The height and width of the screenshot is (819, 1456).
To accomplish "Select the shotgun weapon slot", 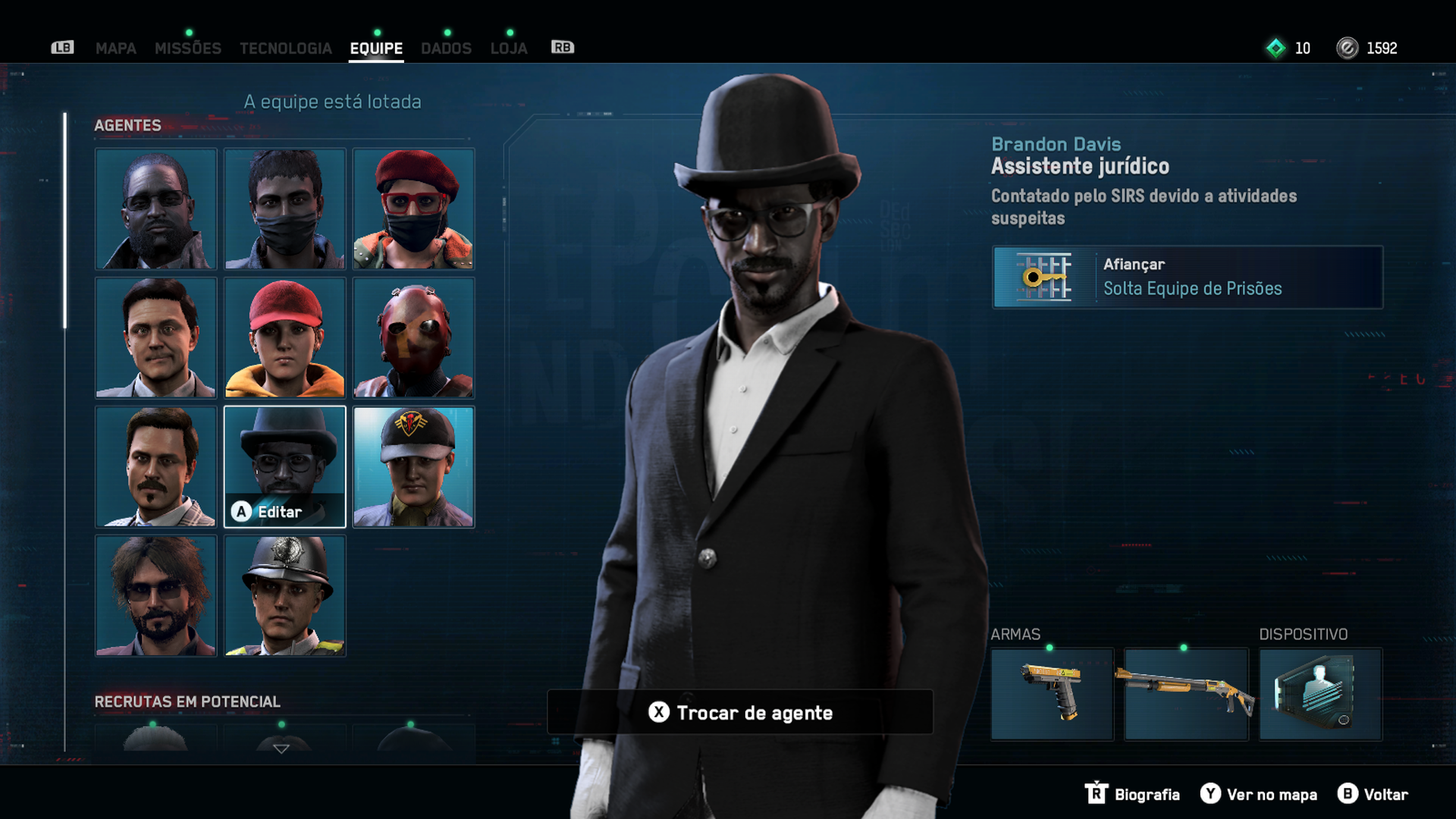I will (1186, 694).
